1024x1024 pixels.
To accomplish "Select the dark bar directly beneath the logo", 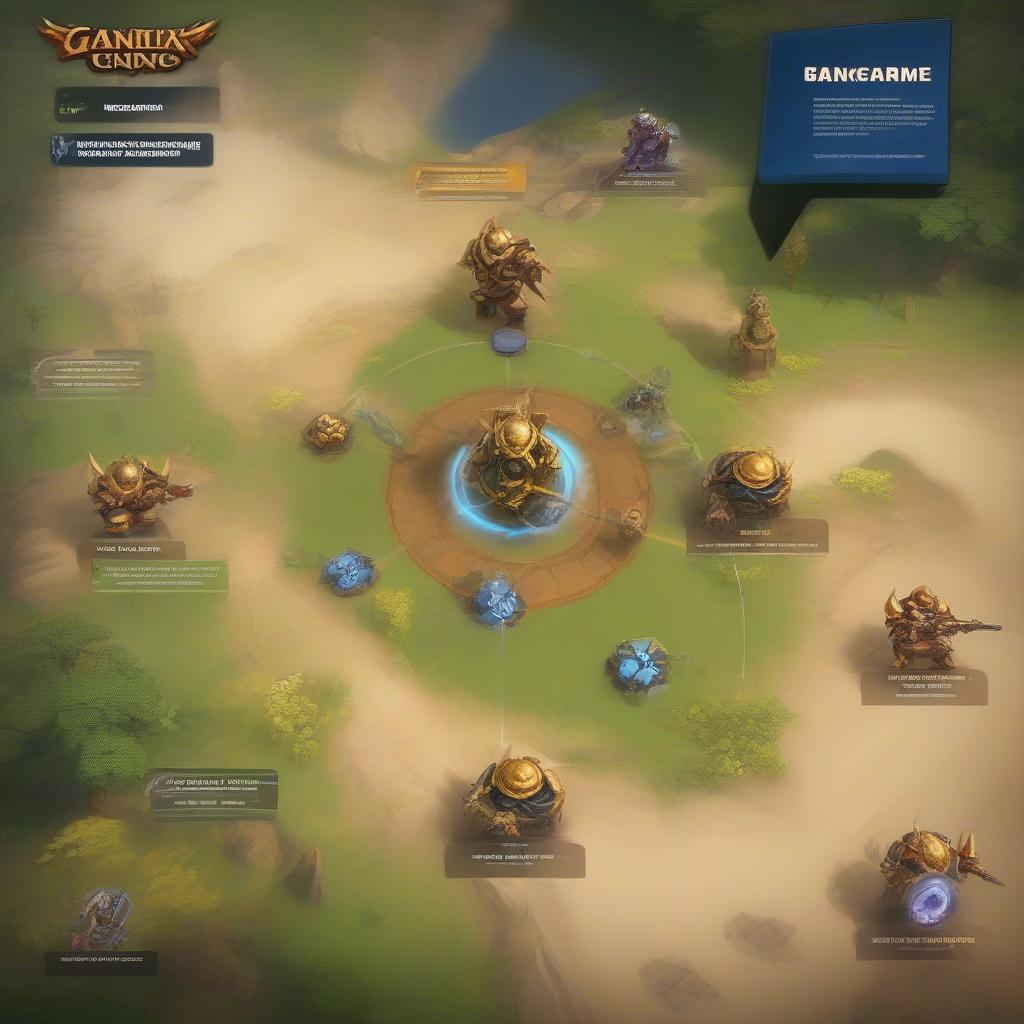I will (138, 104).
